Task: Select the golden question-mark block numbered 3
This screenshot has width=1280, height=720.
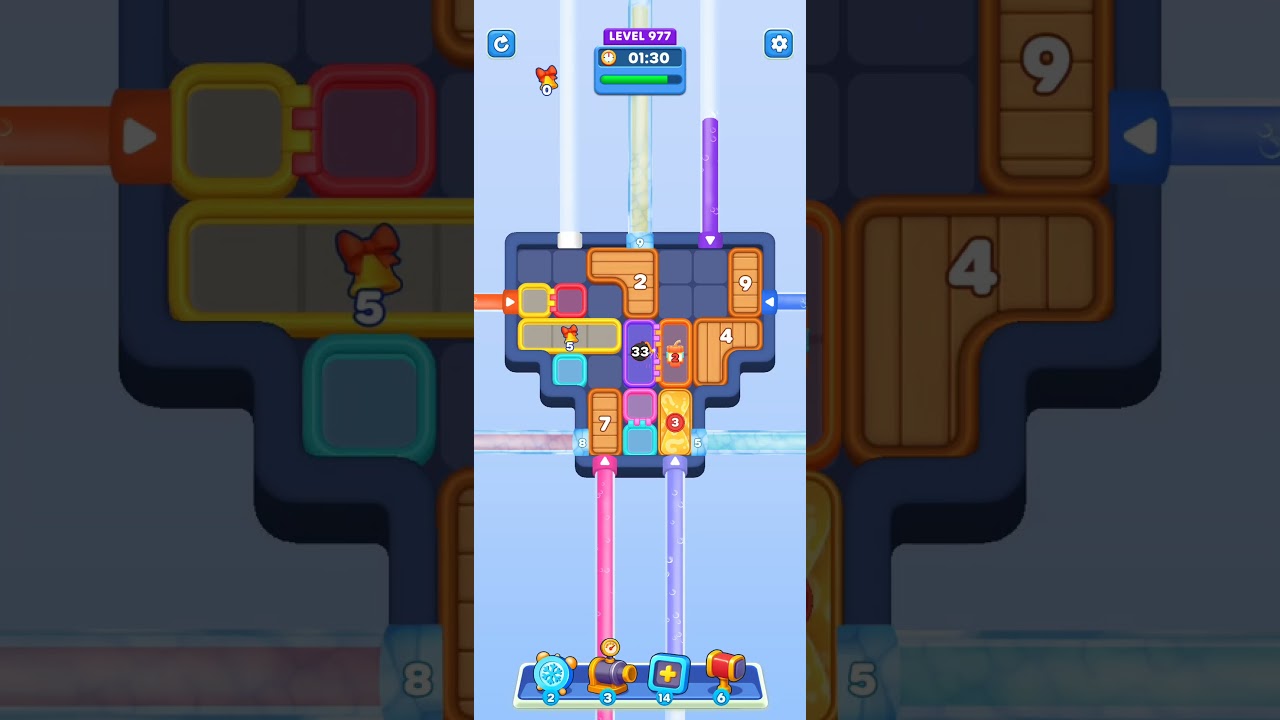Action: (x=674, y=424)
